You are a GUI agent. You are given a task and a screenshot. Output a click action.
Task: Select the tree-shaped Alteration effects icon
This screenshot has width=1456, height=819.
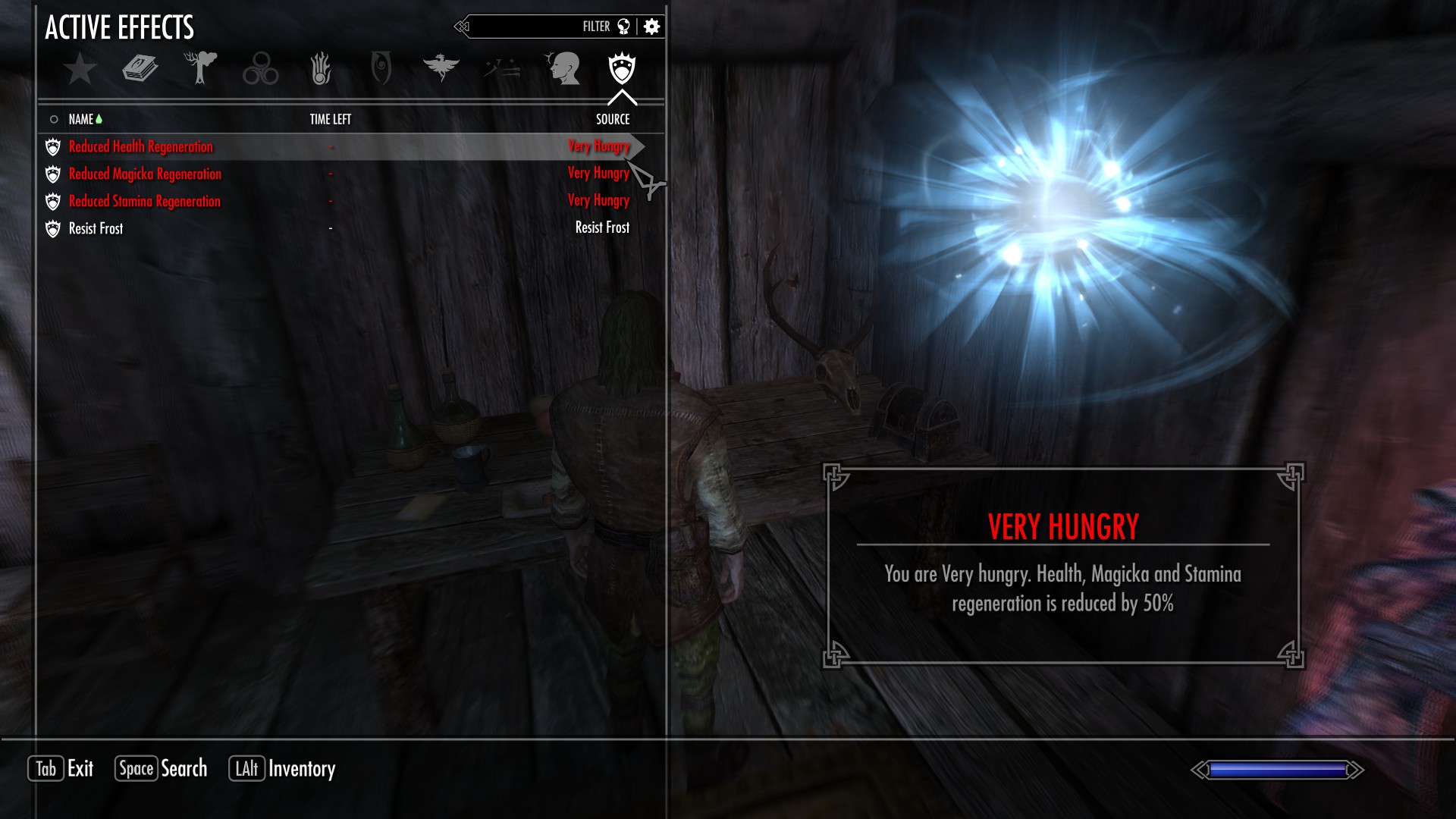(x=200, y=68)
